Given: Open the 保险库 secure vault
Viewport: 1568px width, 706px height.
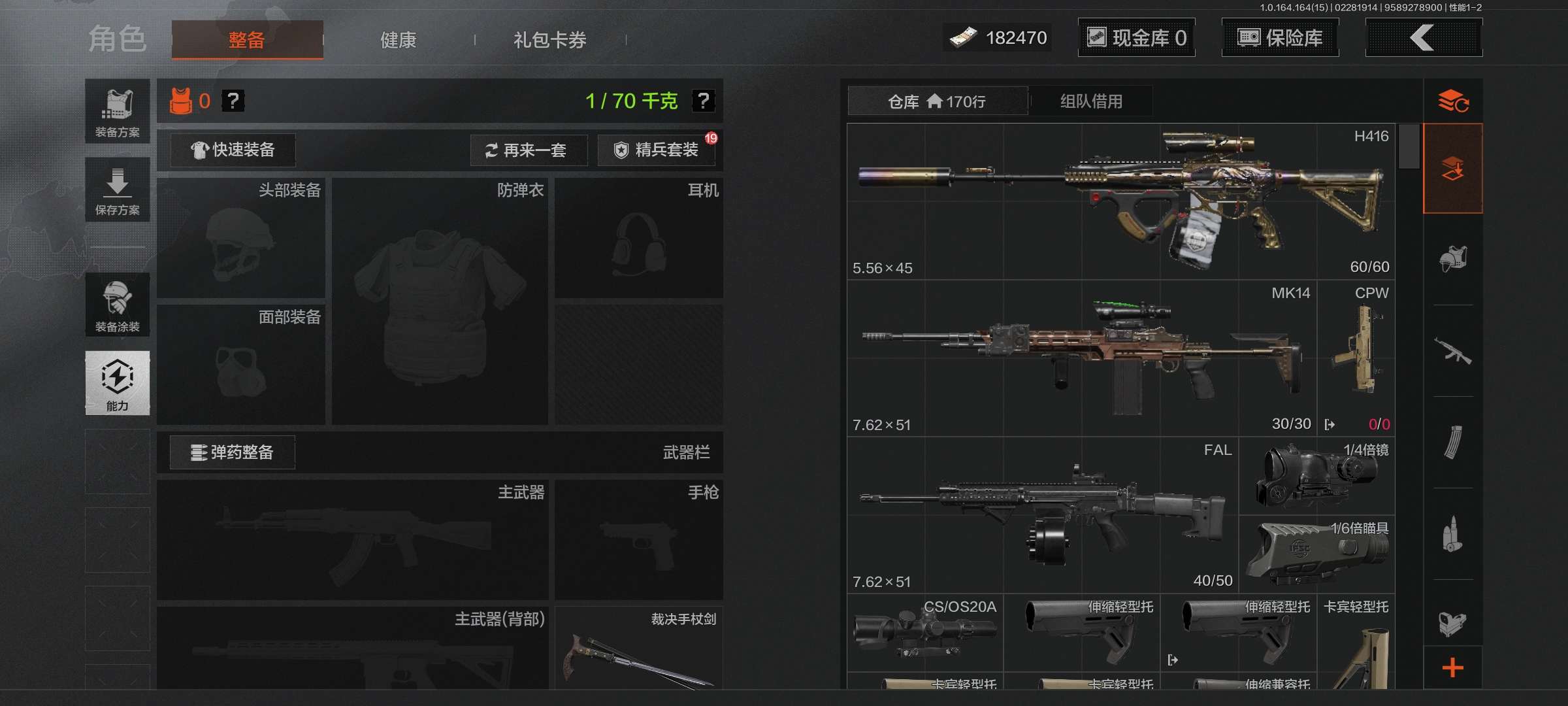Looking at the screenshot, I should (1280, 37).
